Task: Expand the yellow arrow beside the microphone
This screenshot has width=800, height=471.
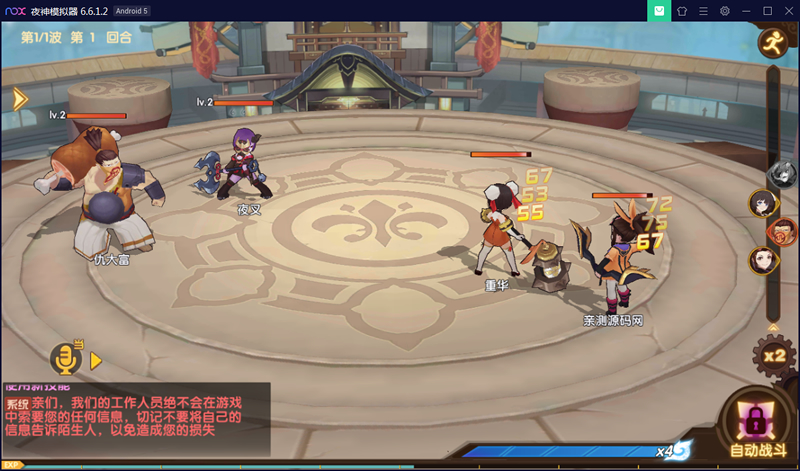Action: (x=97, y=359)
